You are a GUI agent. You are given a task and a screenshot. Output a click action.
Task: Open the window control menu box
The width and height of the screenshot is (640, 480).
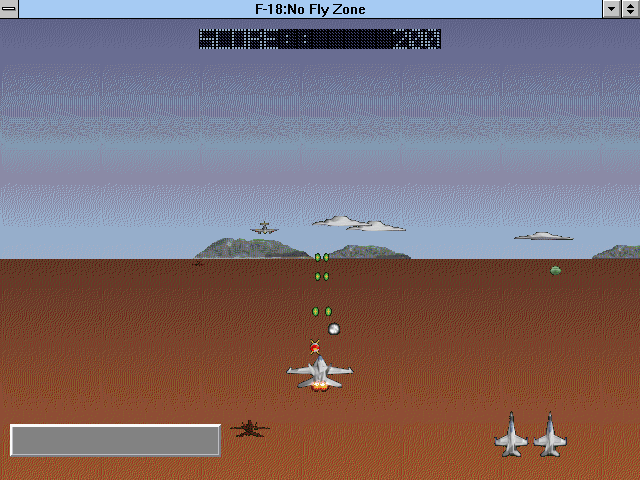point(9,9)
